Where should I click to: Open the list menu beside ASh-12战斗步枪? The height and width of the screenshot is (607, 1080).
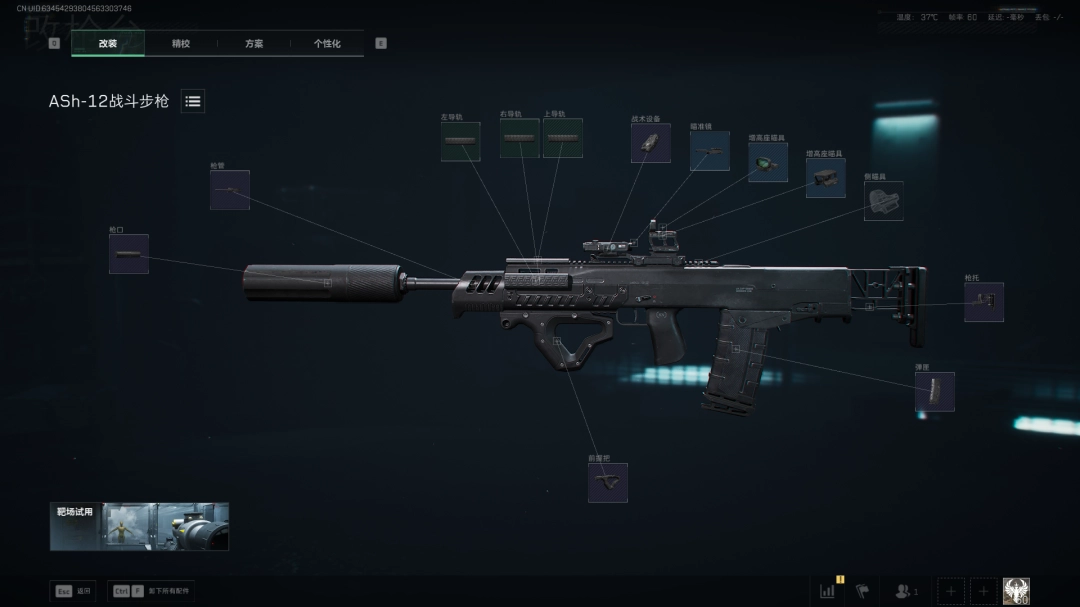[x=193, y=101]
